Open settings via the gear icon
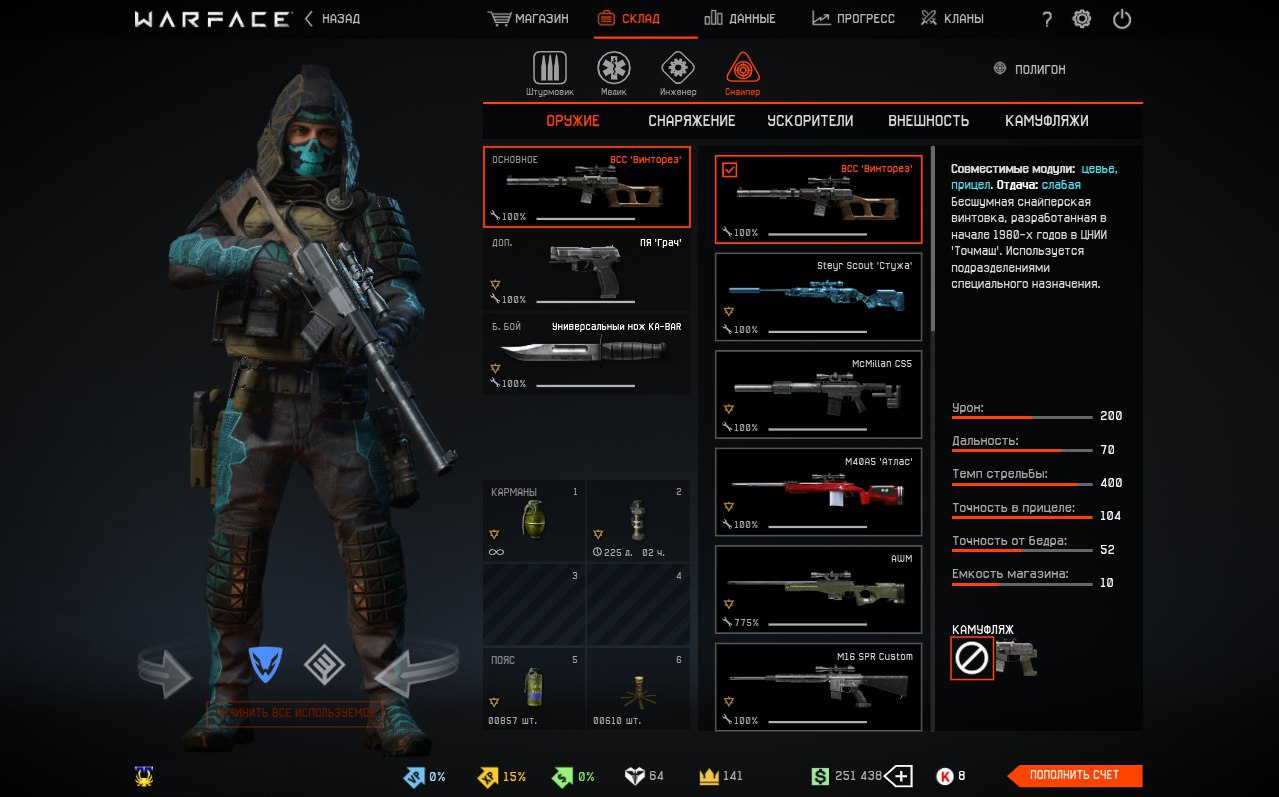Viewport: 1279px width, 797px height. (x=1081, y=19)
